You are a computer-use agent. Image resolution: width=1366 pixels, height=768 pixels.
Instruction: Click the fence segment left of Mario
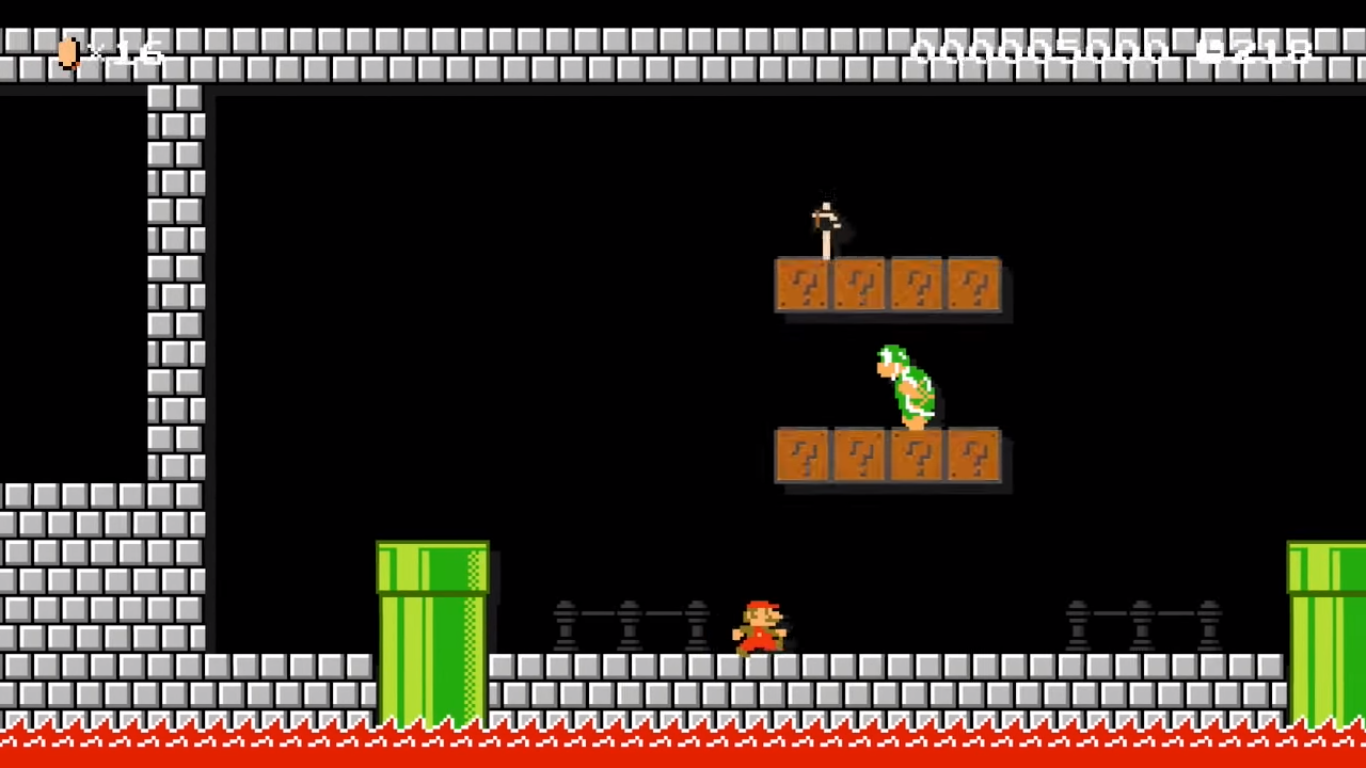(x=630, y=625)
